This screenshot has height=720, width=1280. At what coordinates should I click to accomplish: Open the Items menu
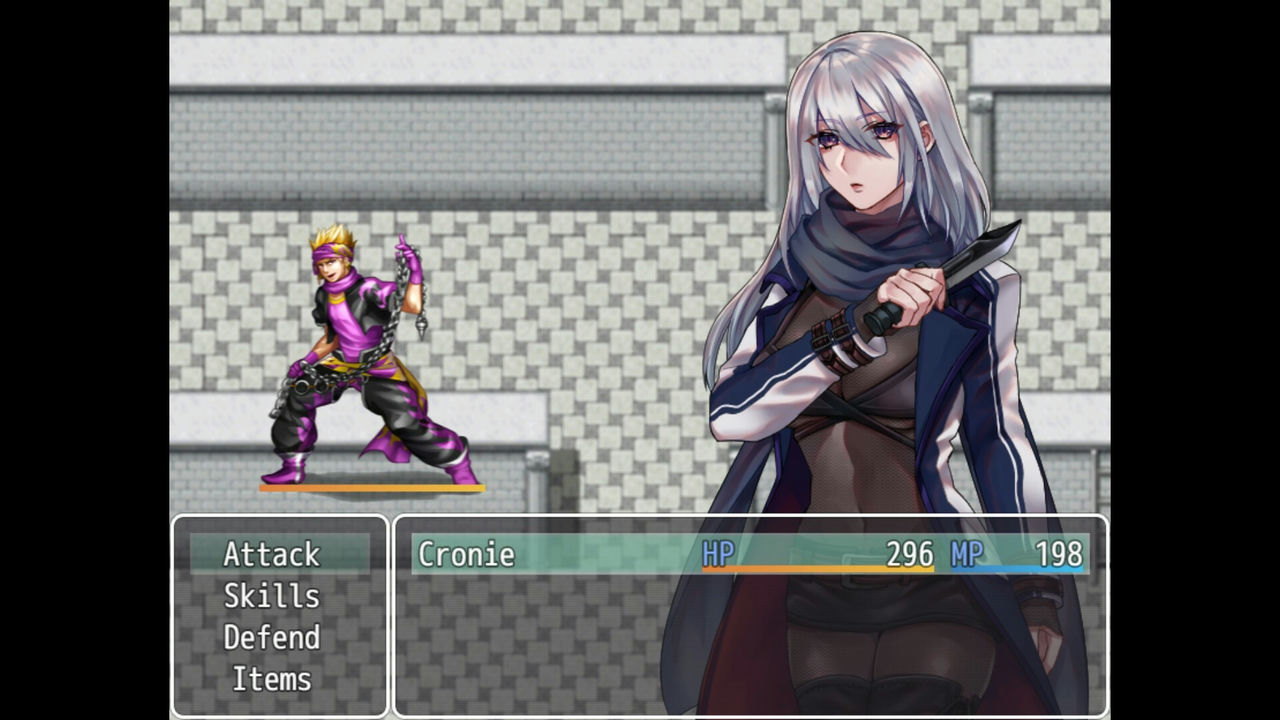[272, 680]
